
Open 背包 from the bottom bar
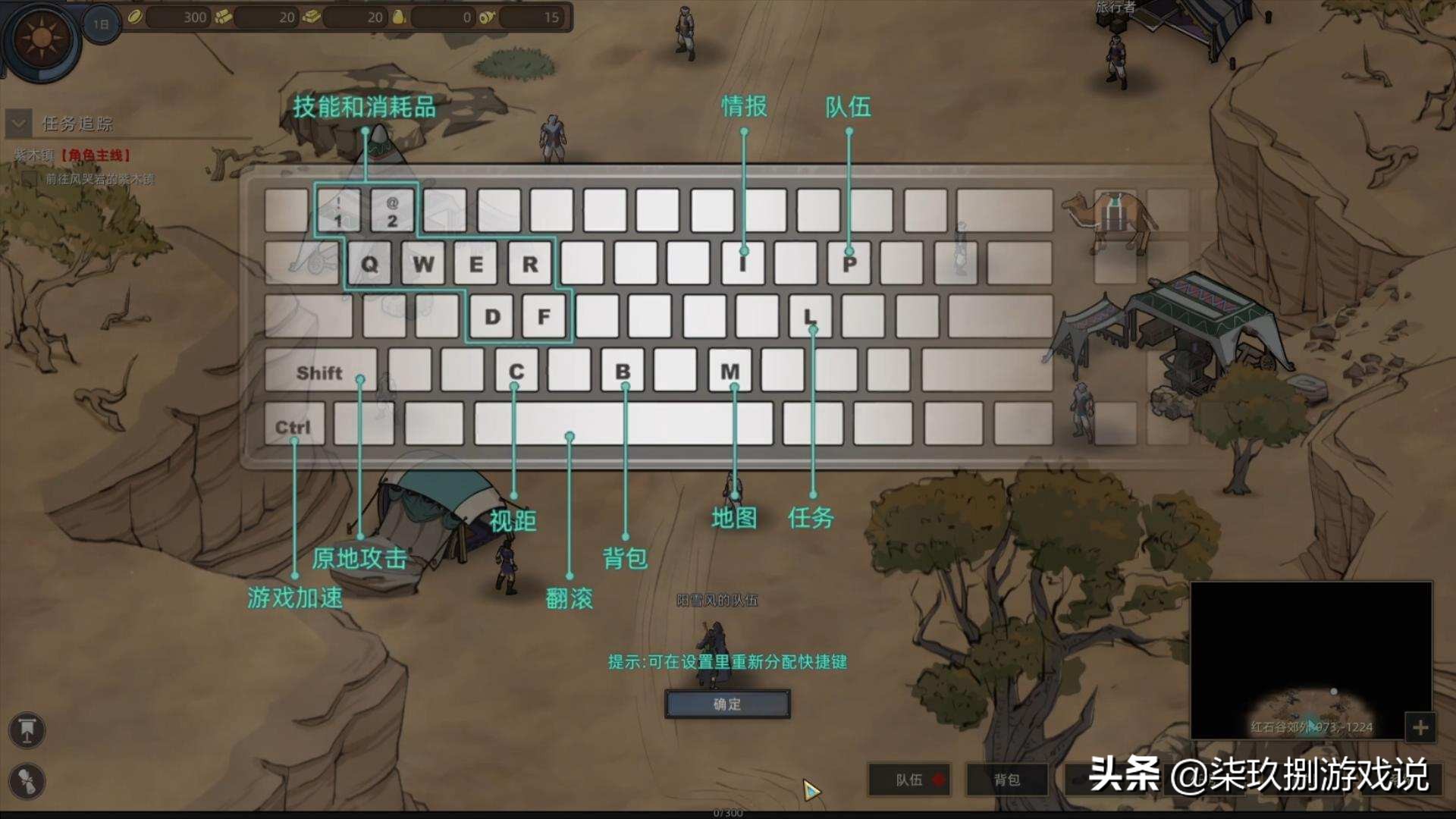tap(1006, 780)
